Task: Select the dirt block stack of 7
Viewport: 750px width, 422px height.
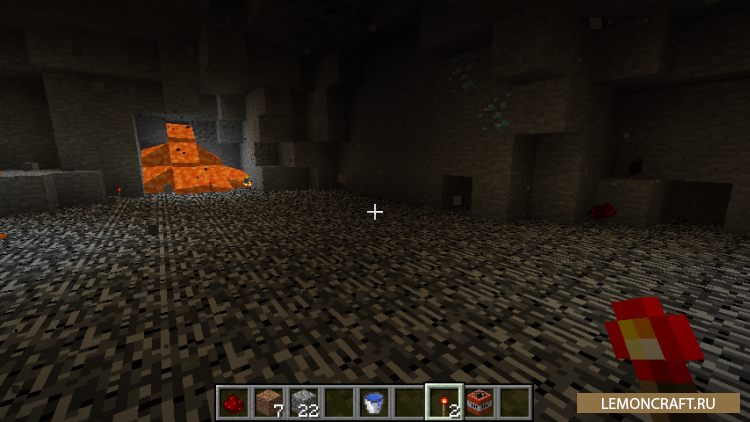Action: pyautogui.click(x=269, y=402)
